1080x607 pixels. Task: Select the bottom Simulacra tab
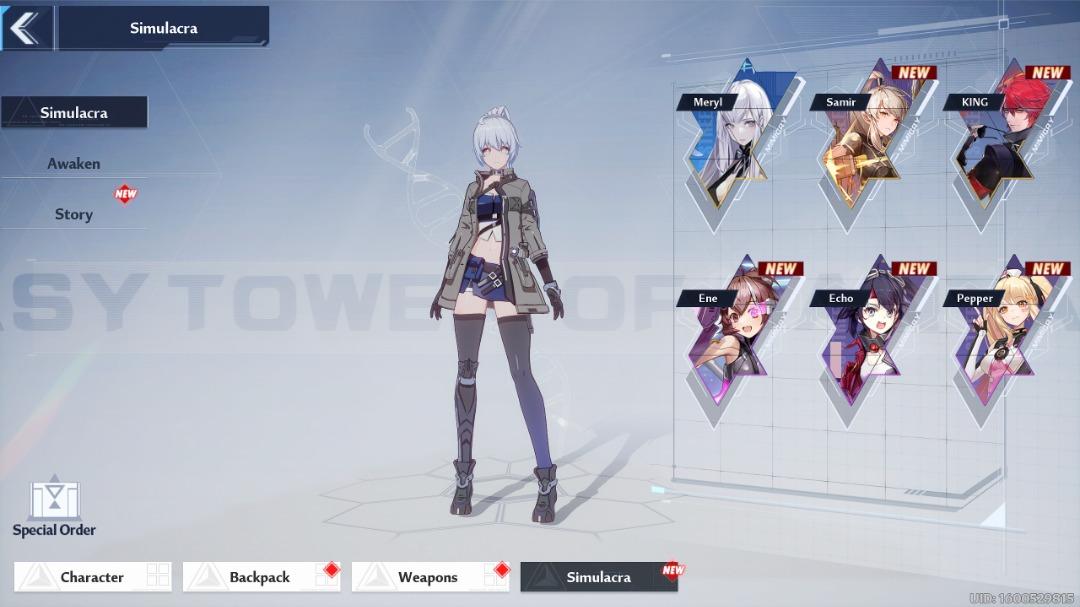[598, 577]
